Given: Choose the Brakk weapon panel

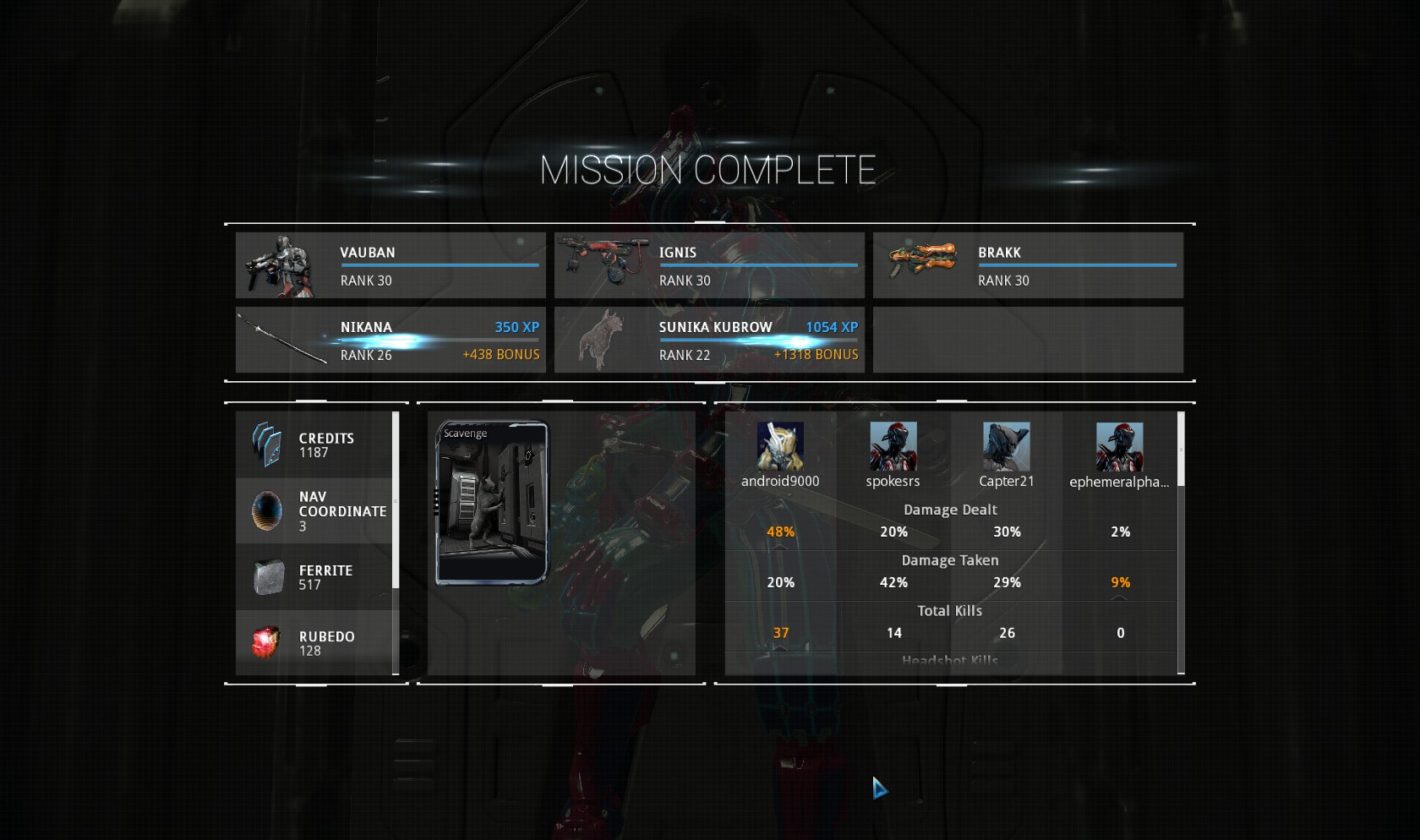Looking at the screenshot, I should click(1027, 265).
